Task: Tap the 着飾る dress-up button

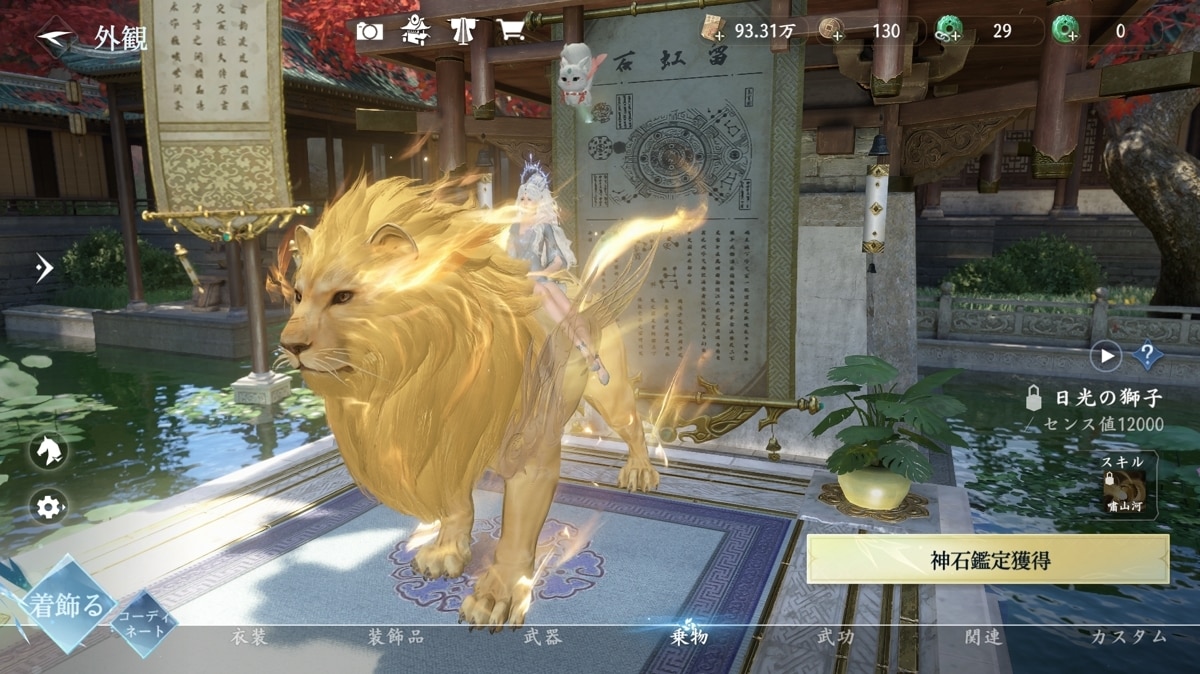Action: point(67,606)
